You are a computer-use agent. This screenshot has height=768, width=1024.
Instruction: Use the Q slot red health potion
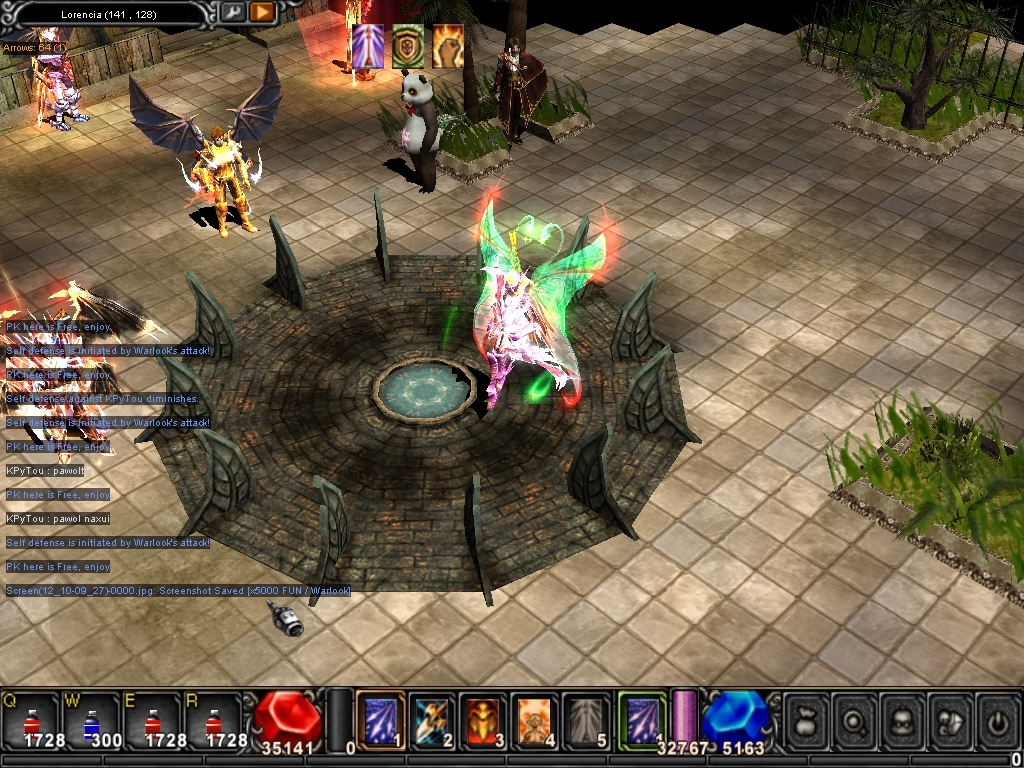click(x=32, y=720)
